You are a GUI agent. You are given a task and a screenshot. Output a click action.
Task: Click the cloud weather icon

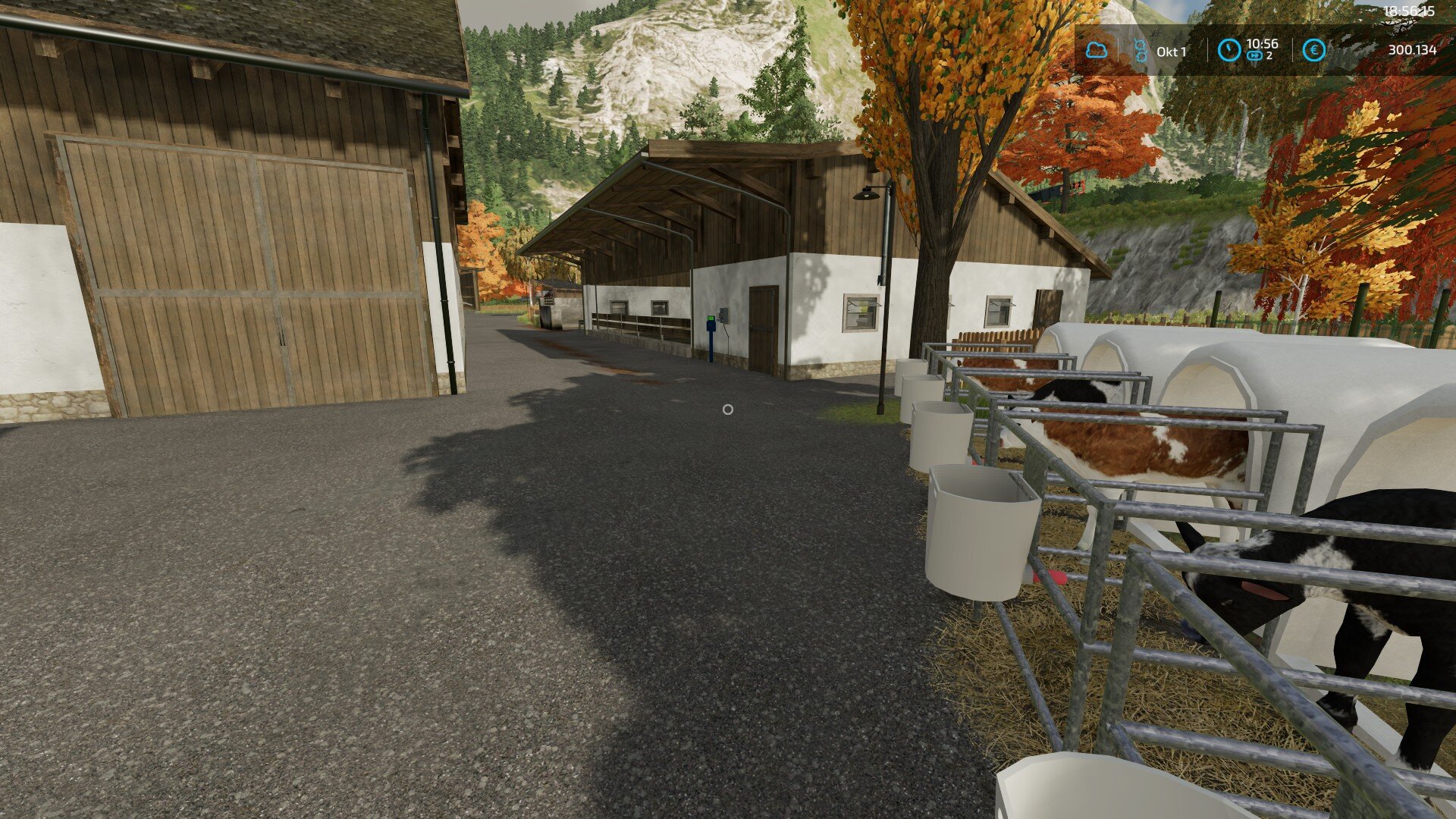[1096, 51]
